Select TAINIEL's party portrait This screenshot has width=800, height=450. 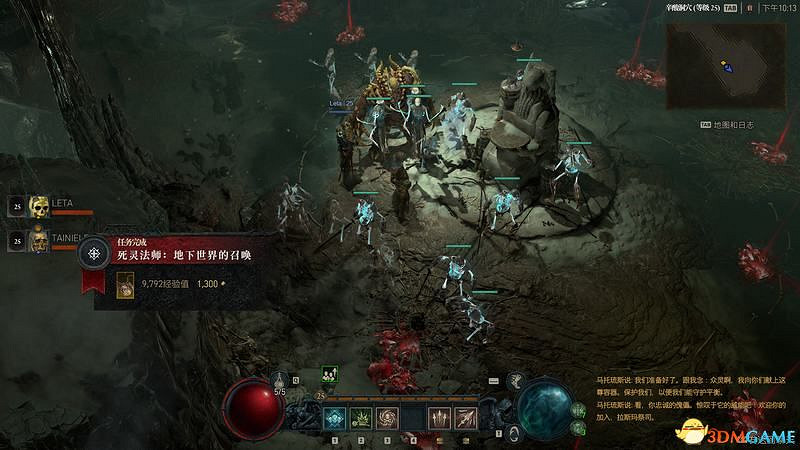pos(39,240)
